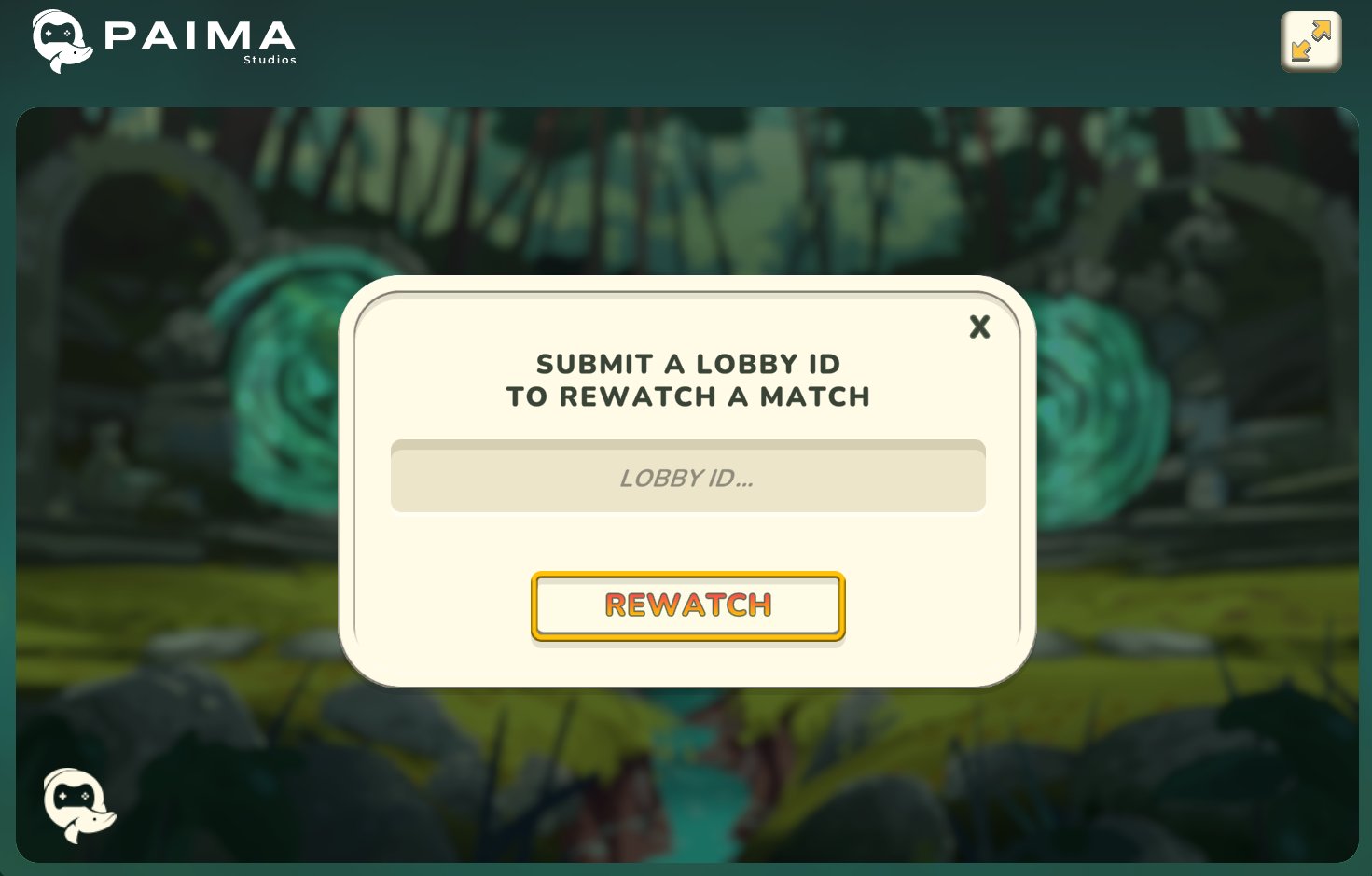The image size is (1372, 876).
Task: Submit a lobby for rewatching
Action: click(687, 605)
